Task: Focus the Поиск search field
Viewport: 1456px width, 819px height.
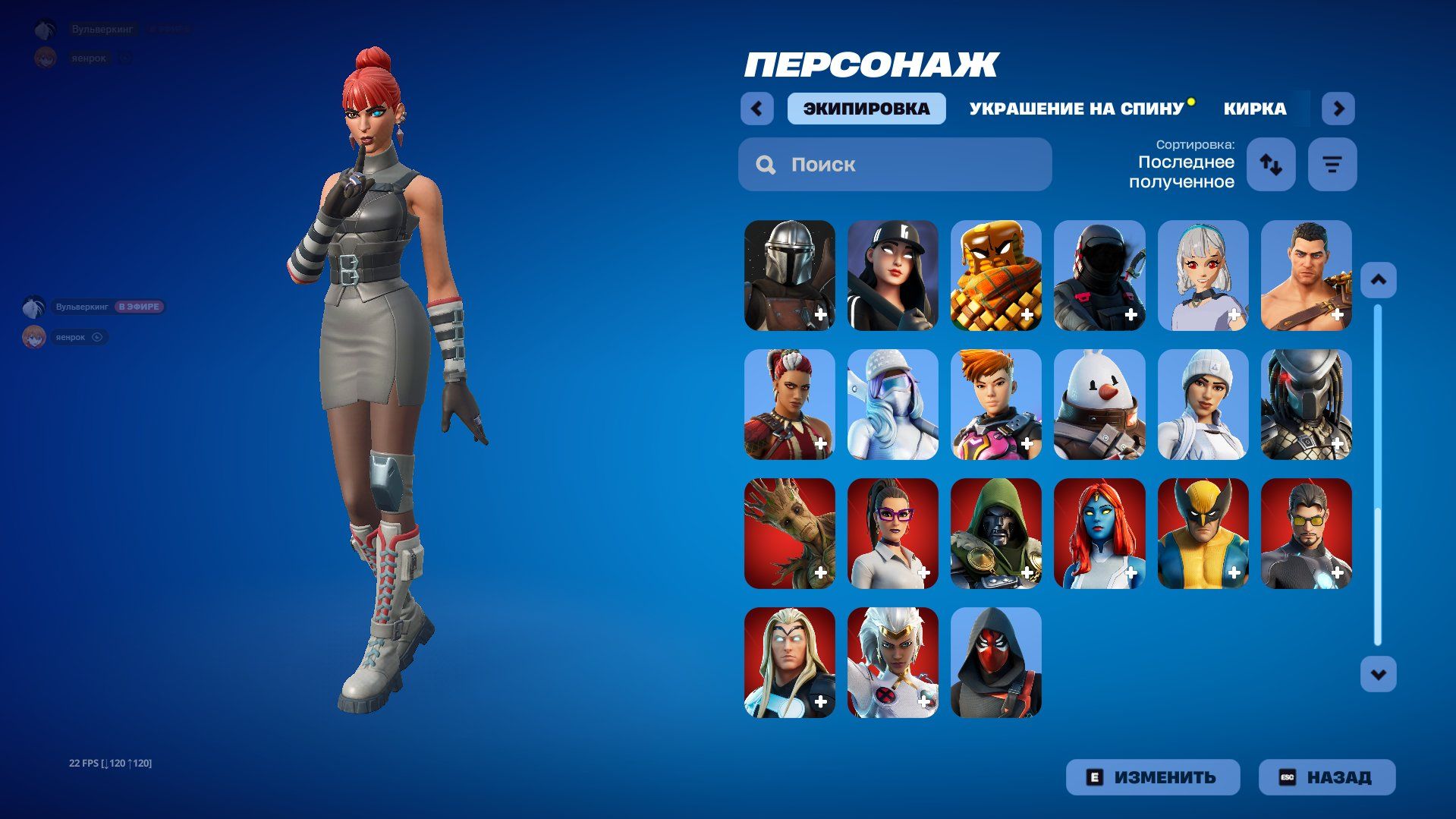Action: (895, 165)
